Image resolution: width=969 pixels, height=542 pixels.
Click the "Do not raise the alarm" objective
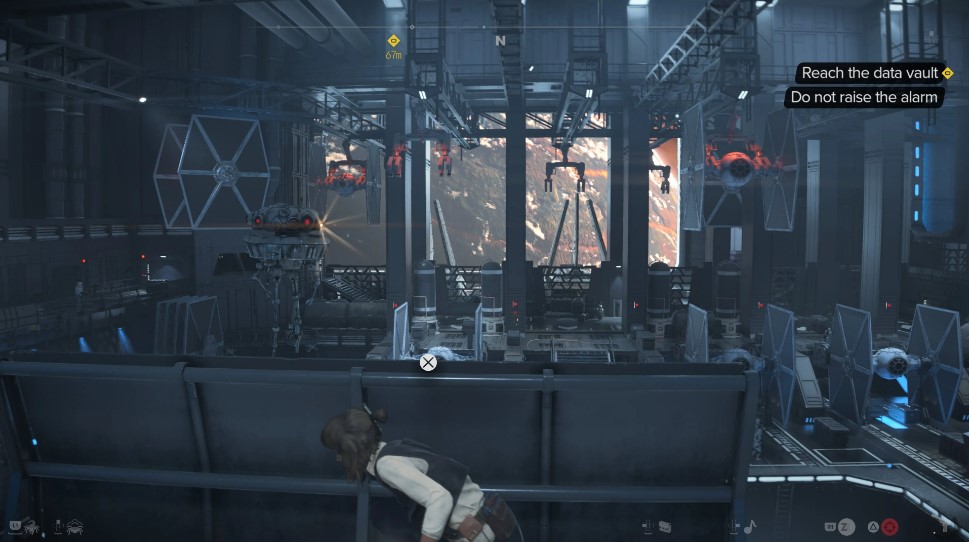(864, 97)
